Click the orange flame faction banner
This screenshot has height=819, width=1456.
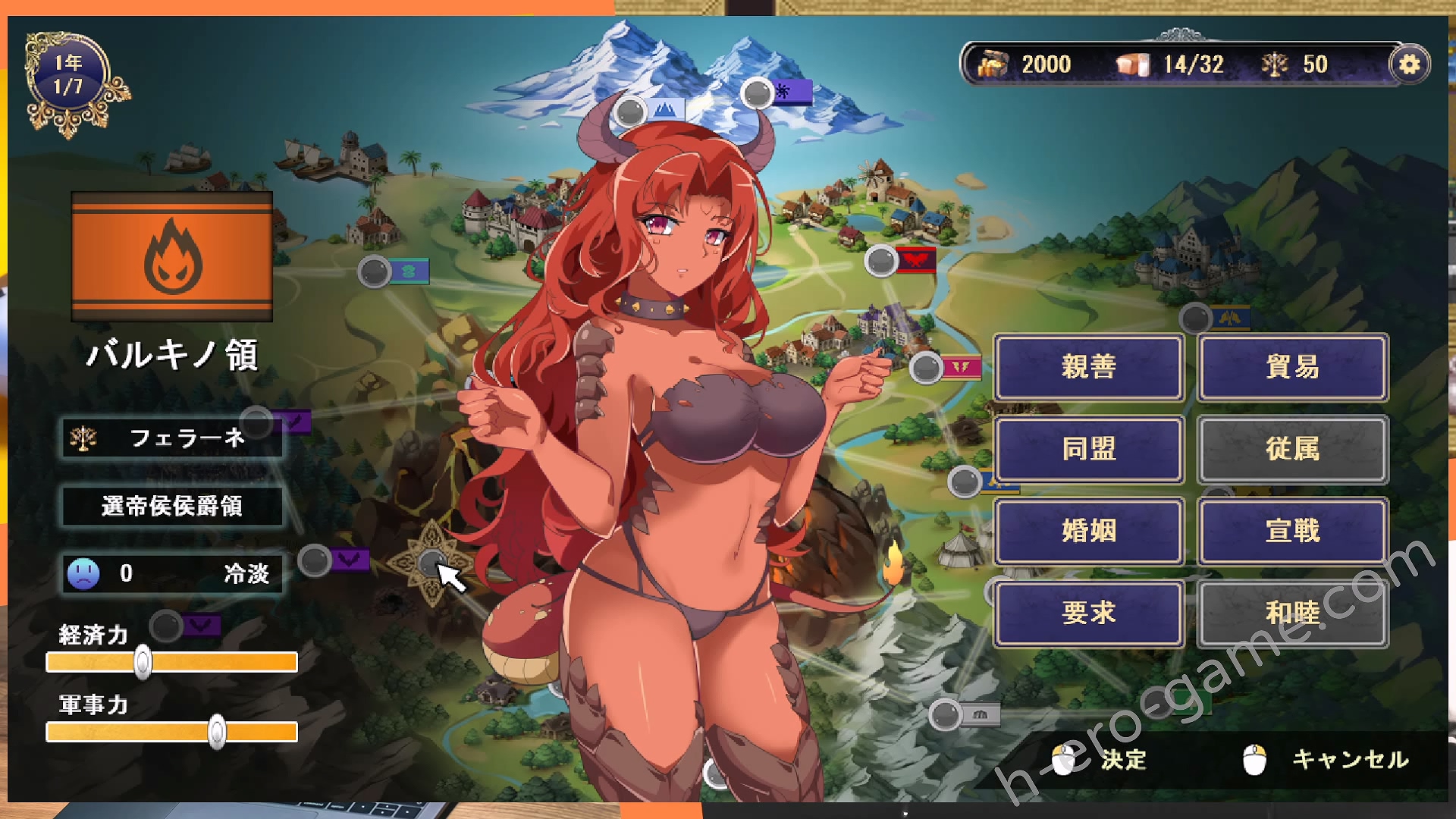172,257
